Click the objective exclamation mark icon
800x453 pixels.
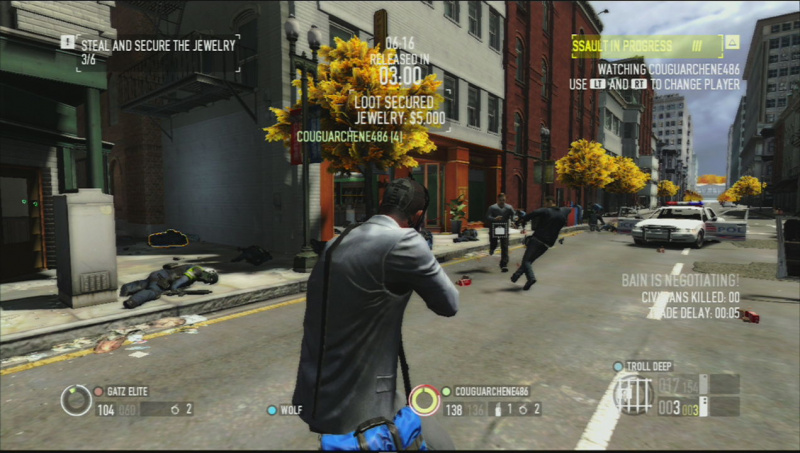coord(67,42)
